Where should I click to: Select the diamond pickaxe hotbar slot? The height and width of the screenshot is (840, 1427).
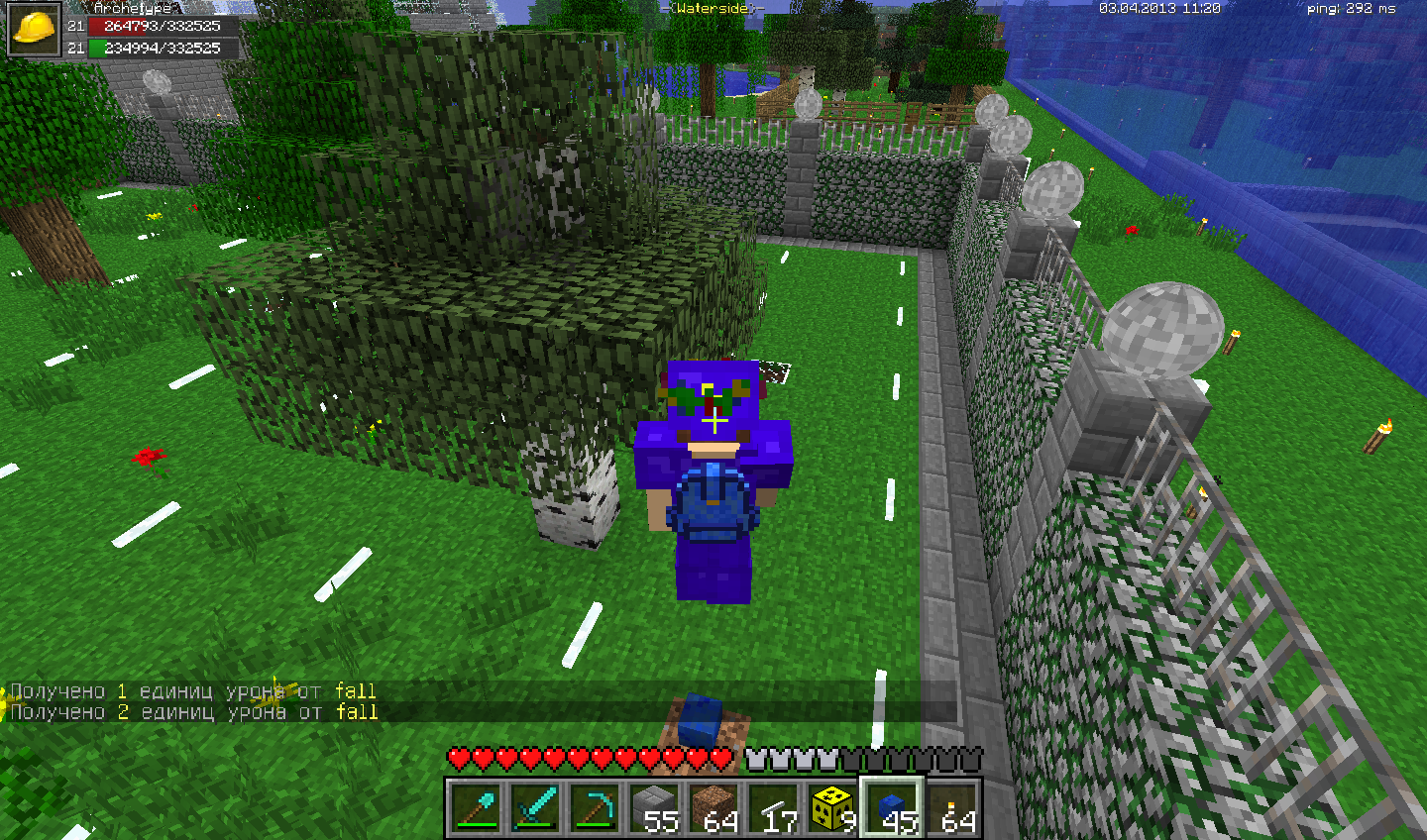pos(595,806)
